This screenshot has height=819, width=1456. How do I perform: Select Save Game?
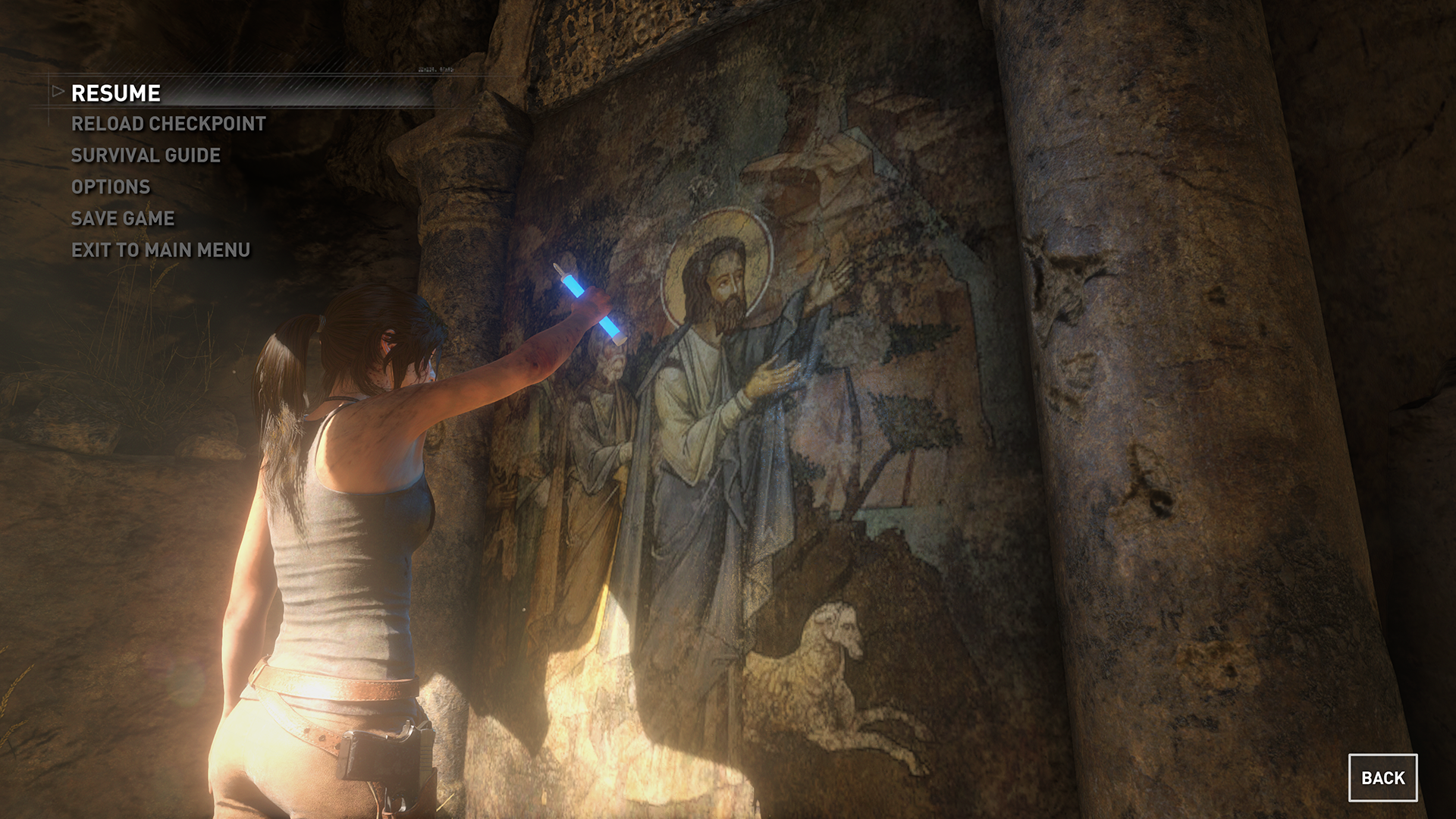pos(123,218)
